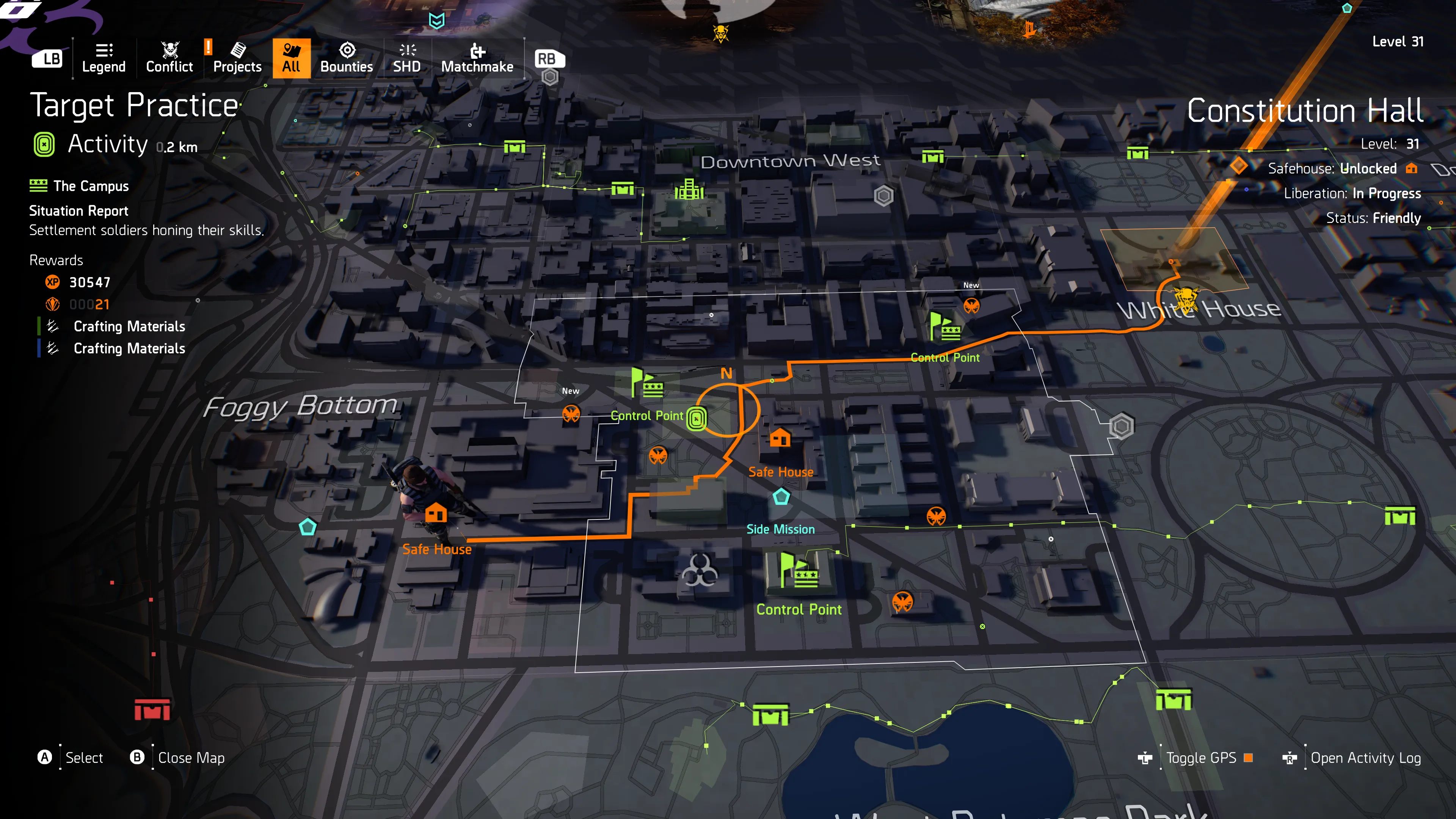Choose the red supply crate marker
This screenshot has height=819, width=1456.
pos(152,709)
